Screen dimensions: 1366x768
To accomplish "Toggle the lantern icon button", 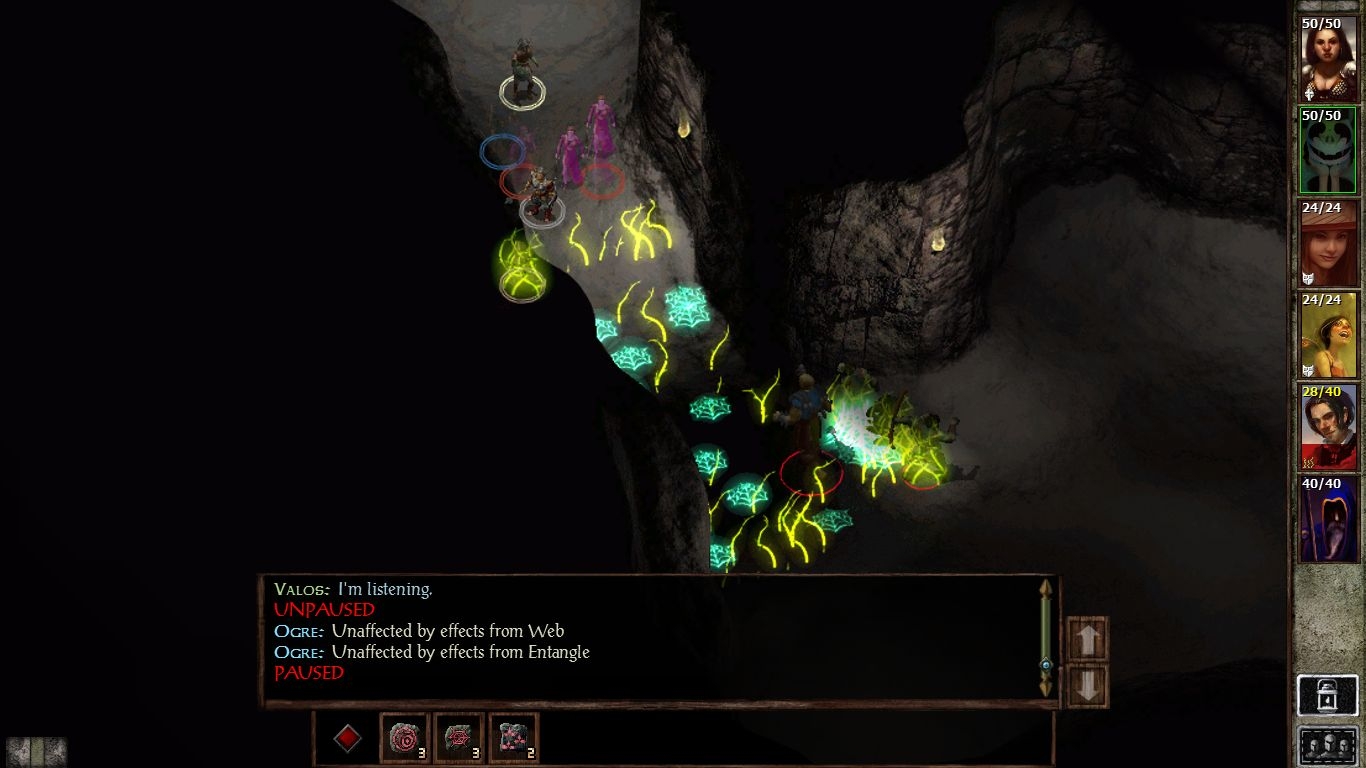I will tap(1327, 696).
